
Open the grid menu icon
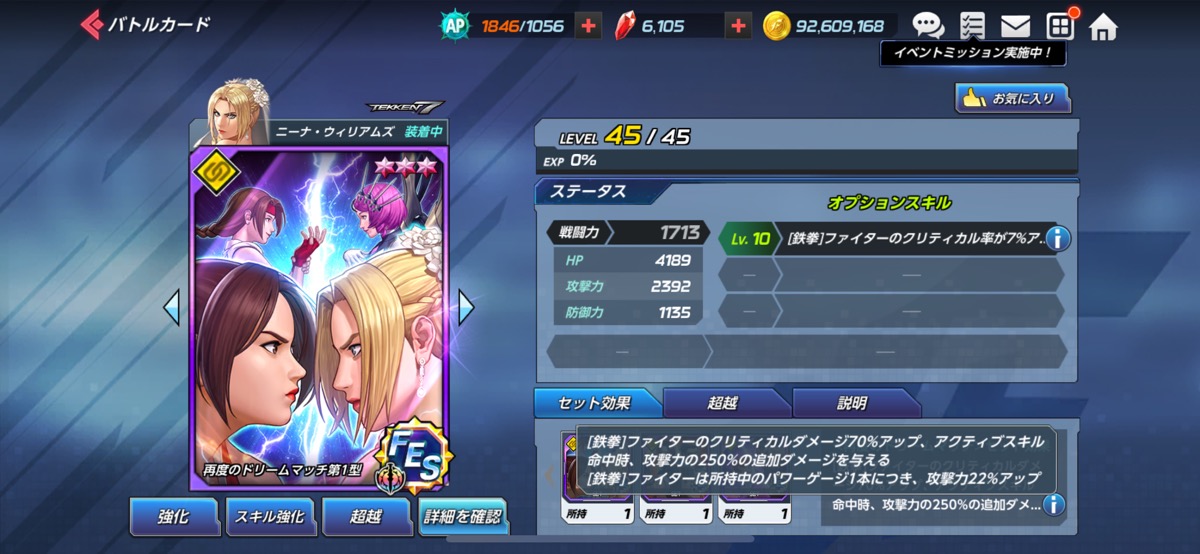point(1060,26)
